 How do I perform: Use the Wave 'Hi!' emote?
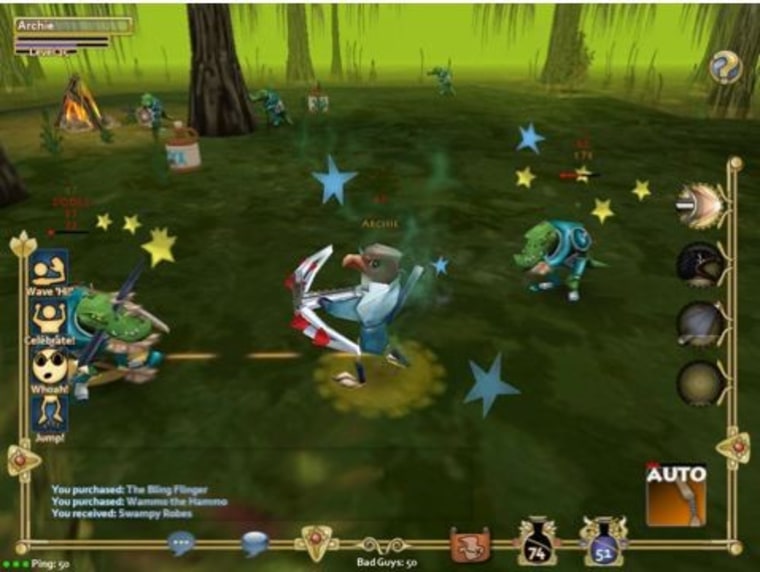tap(49, 271)
